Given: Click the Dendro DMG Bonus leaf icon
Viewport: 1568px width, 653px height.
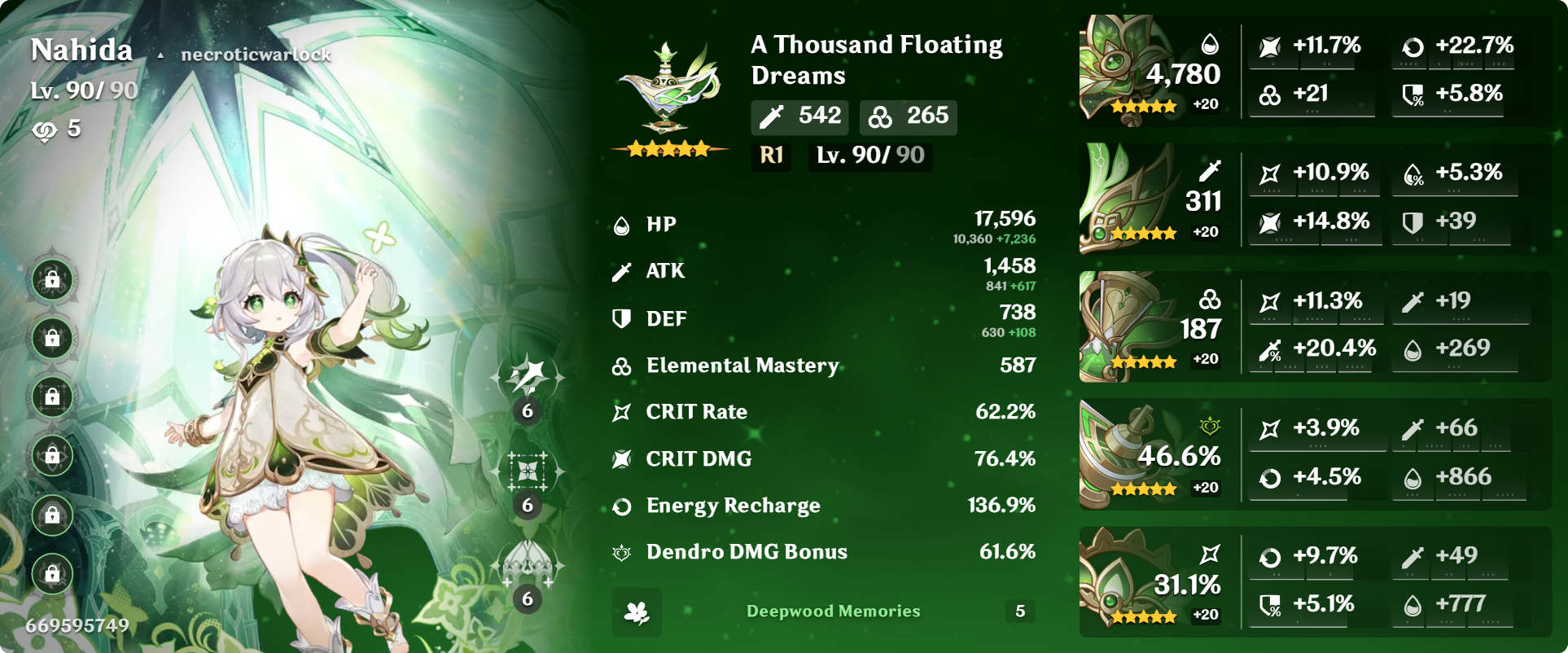Looking at the screenshot, I should click(x=620, y=552).
